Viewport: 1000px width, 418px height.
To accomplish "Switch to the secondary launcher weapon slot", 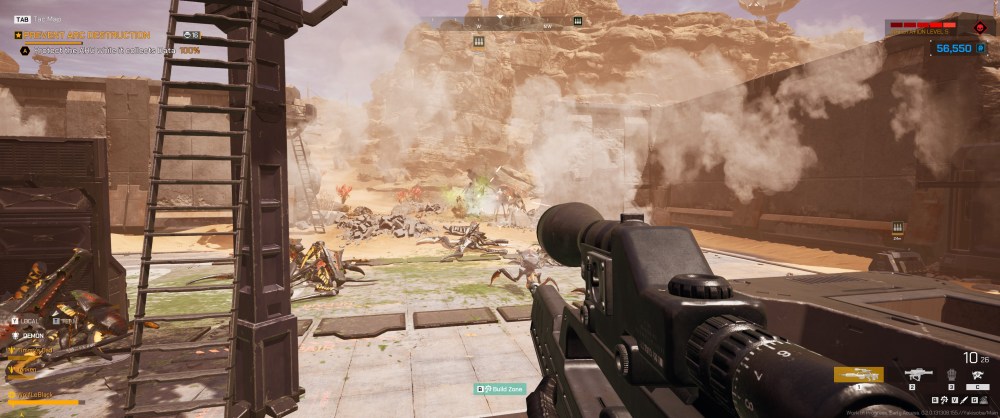I will (x=916, y=375).
